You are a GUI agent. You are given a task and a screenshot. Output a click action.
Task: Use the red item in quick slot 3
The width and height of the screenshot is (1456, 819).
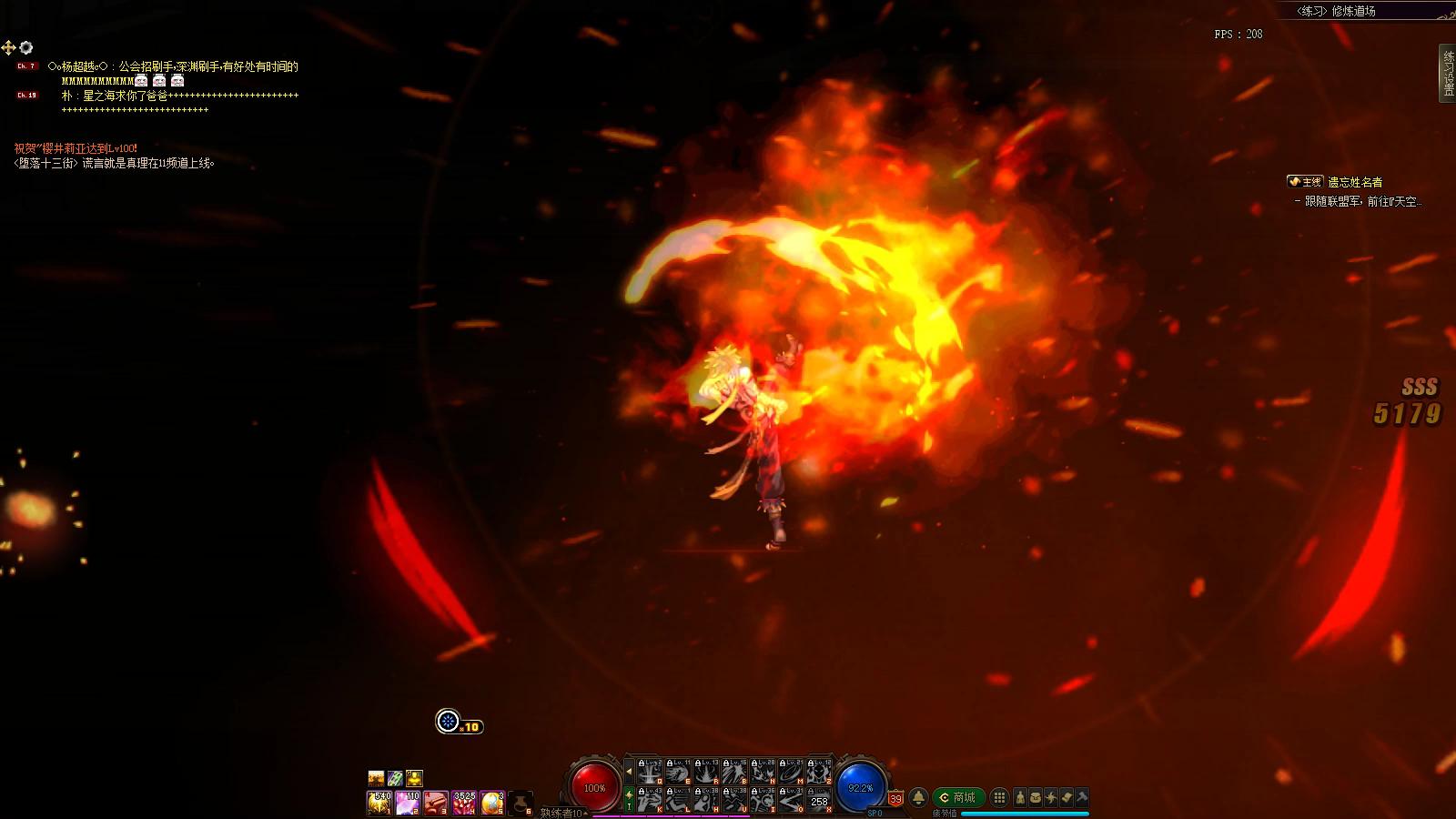click(436, 802)
